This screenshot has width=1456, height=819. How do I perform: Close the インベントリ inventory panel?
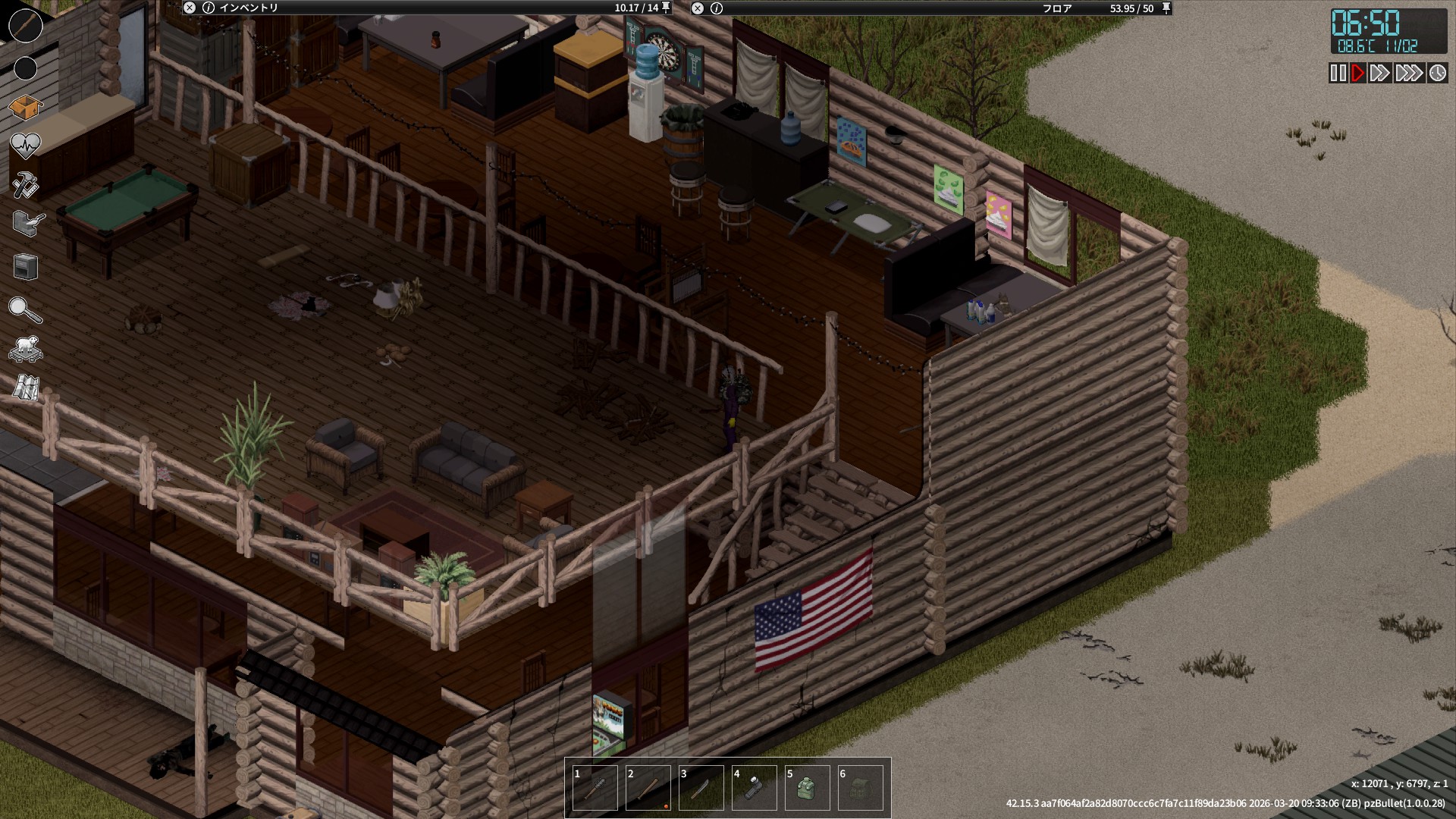[190, 8]
